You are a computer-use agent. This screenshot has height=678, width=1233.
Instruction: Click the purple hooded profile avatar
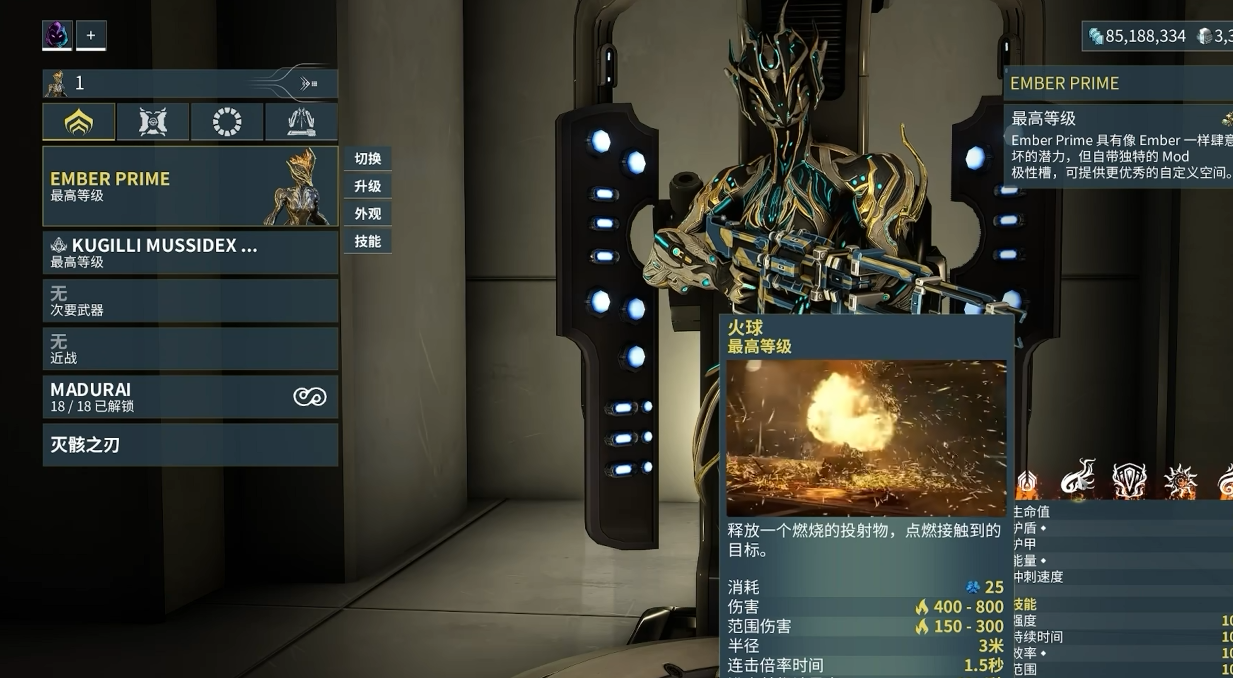(57, 35)
